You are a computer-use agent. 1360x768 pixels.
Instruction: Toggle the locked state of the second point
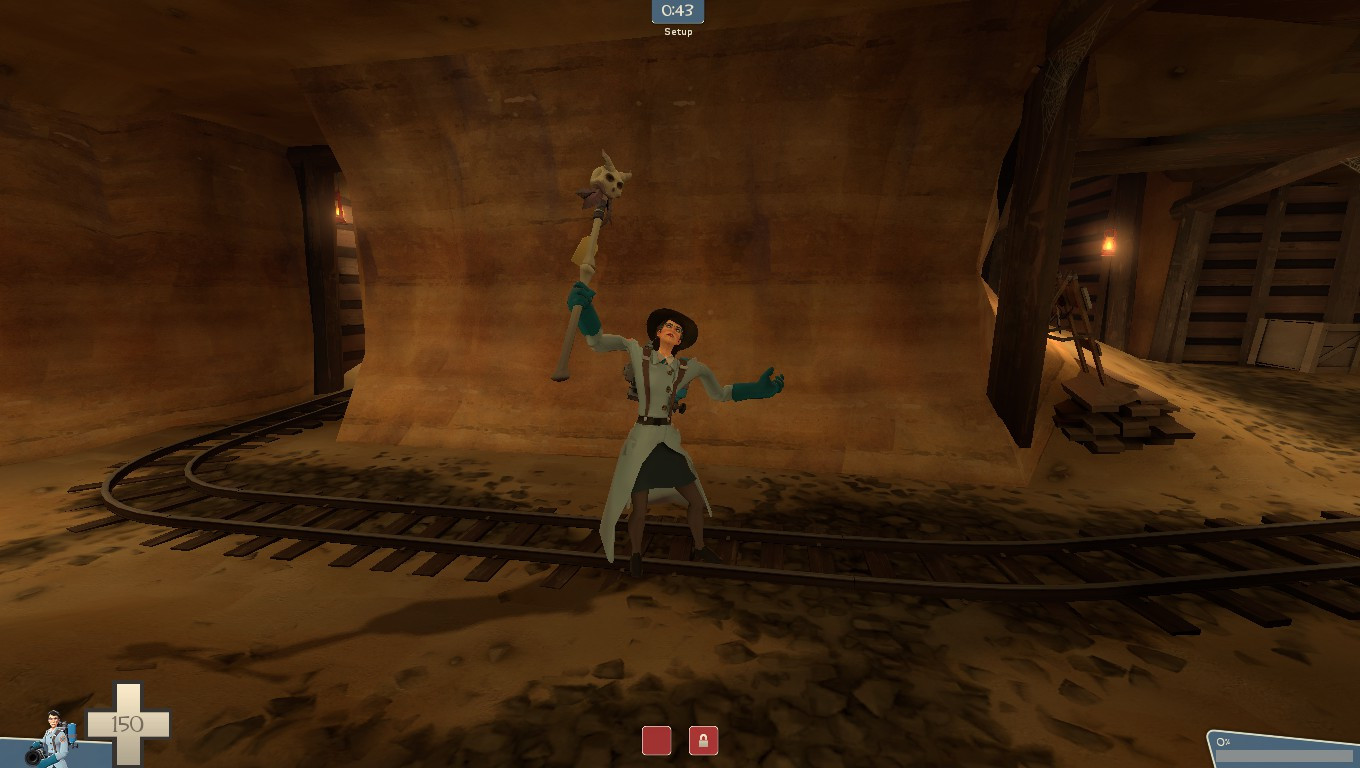click(x=703, y=740)
